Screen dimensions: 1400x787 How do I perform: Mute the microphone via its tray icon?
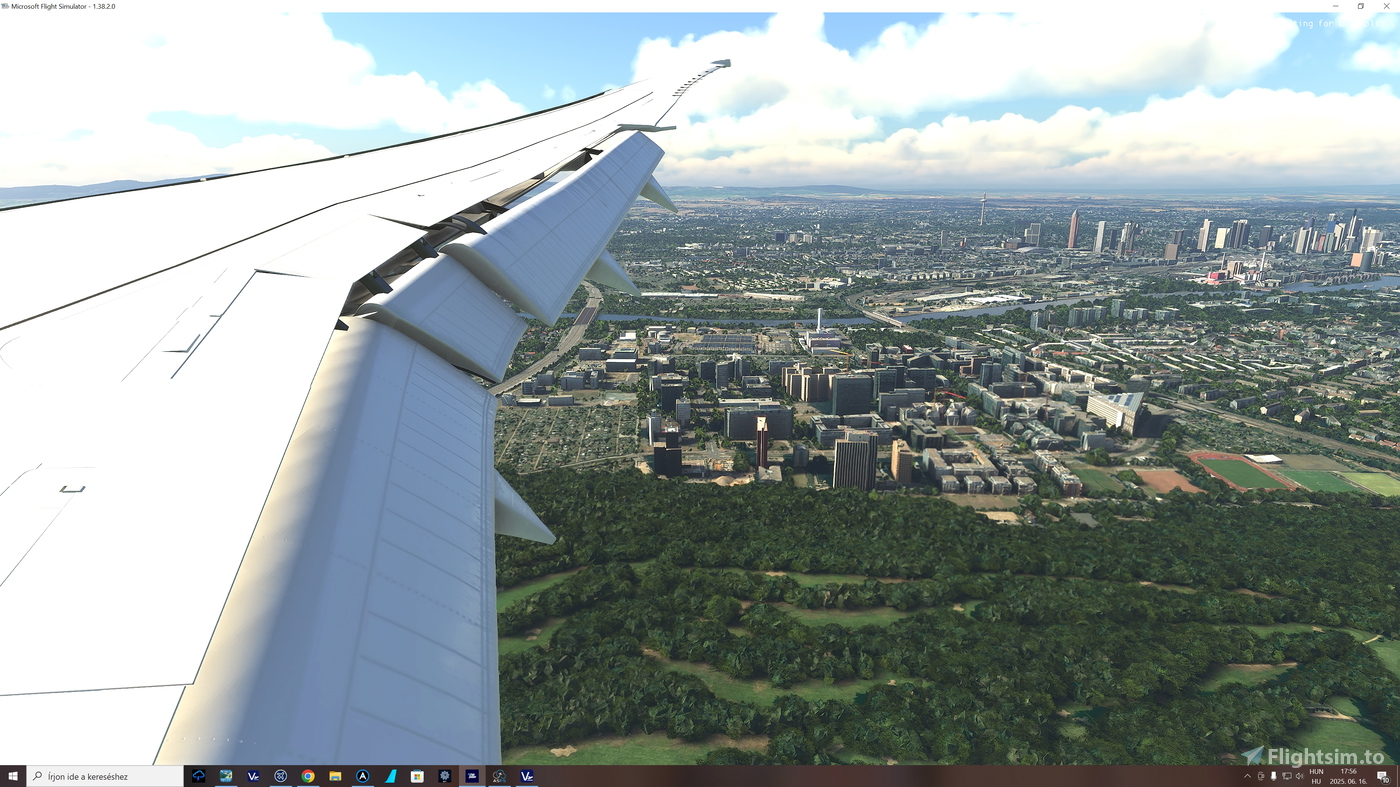[x=1272, y=775]
